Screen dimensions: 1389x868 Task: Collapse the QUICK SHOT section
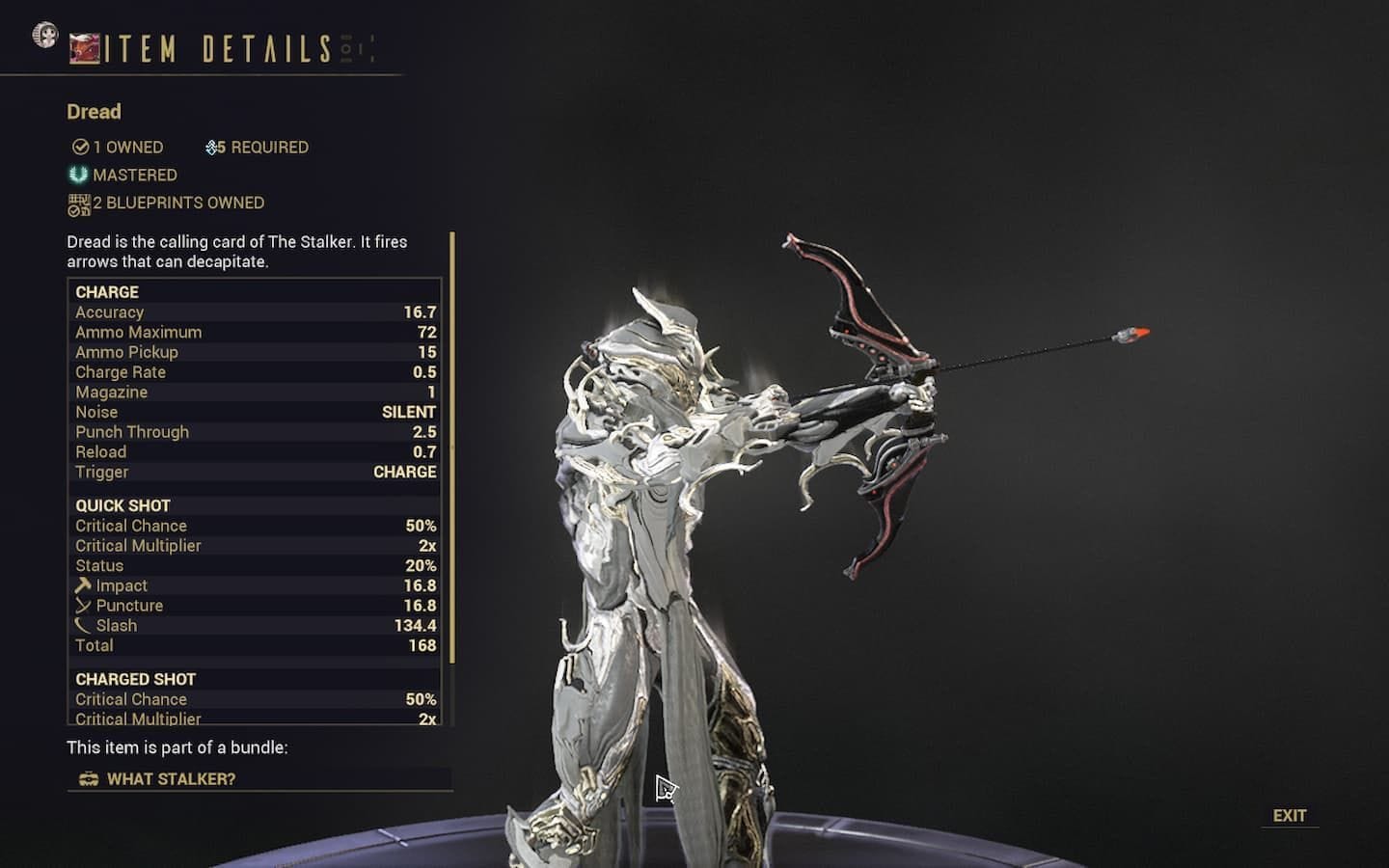[123, 504]
